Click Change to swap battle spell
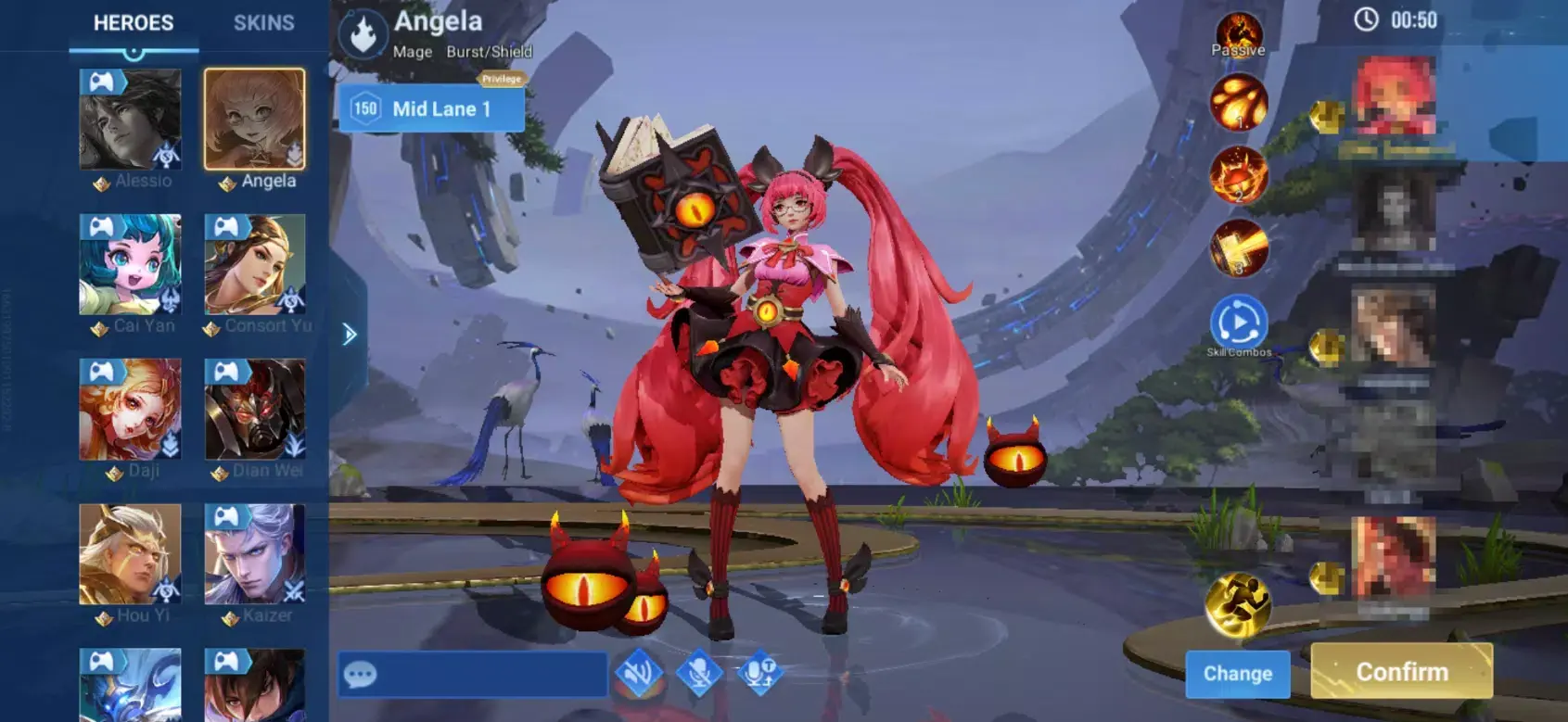The width and height of the screenshot is (1568, 722). pyautogui.click(x=1238, y=675)
